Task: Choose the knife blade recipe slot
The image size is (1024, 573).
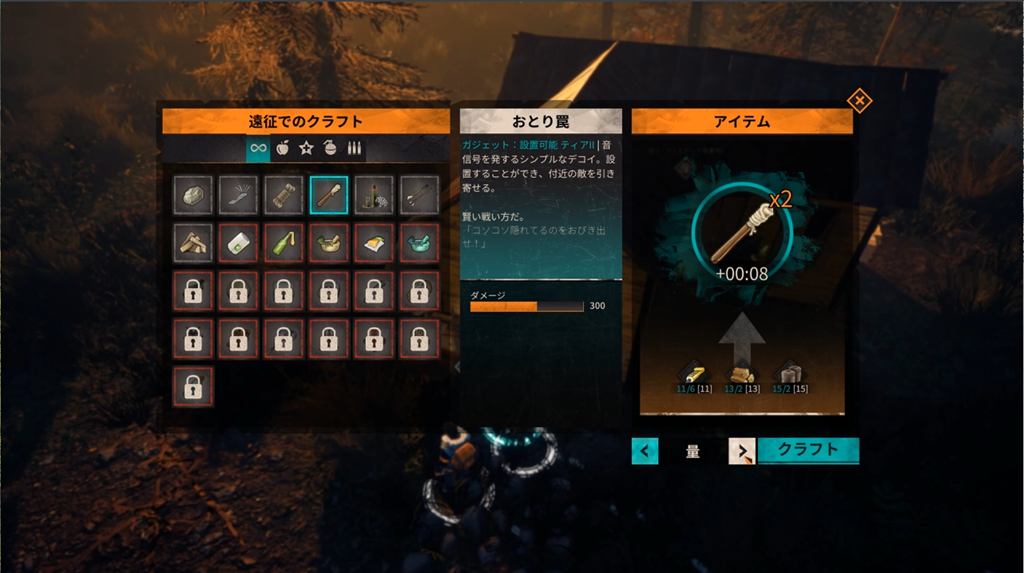Action: 238,194
